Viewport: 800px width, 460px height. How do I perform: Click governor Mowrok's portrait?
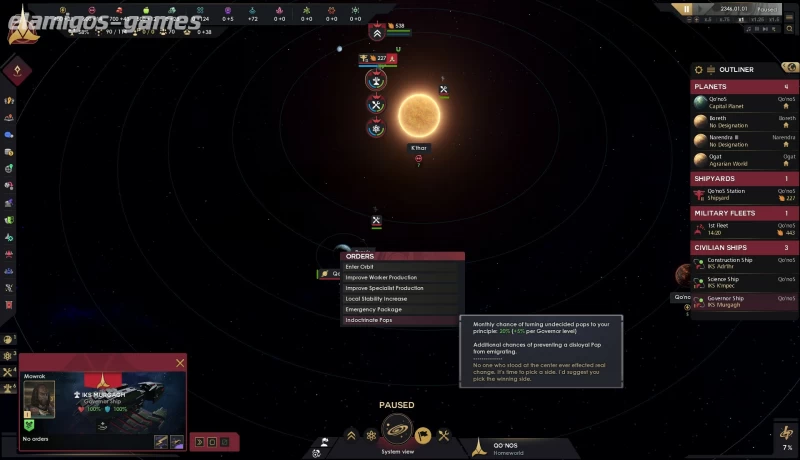click(x=39, y=395)
